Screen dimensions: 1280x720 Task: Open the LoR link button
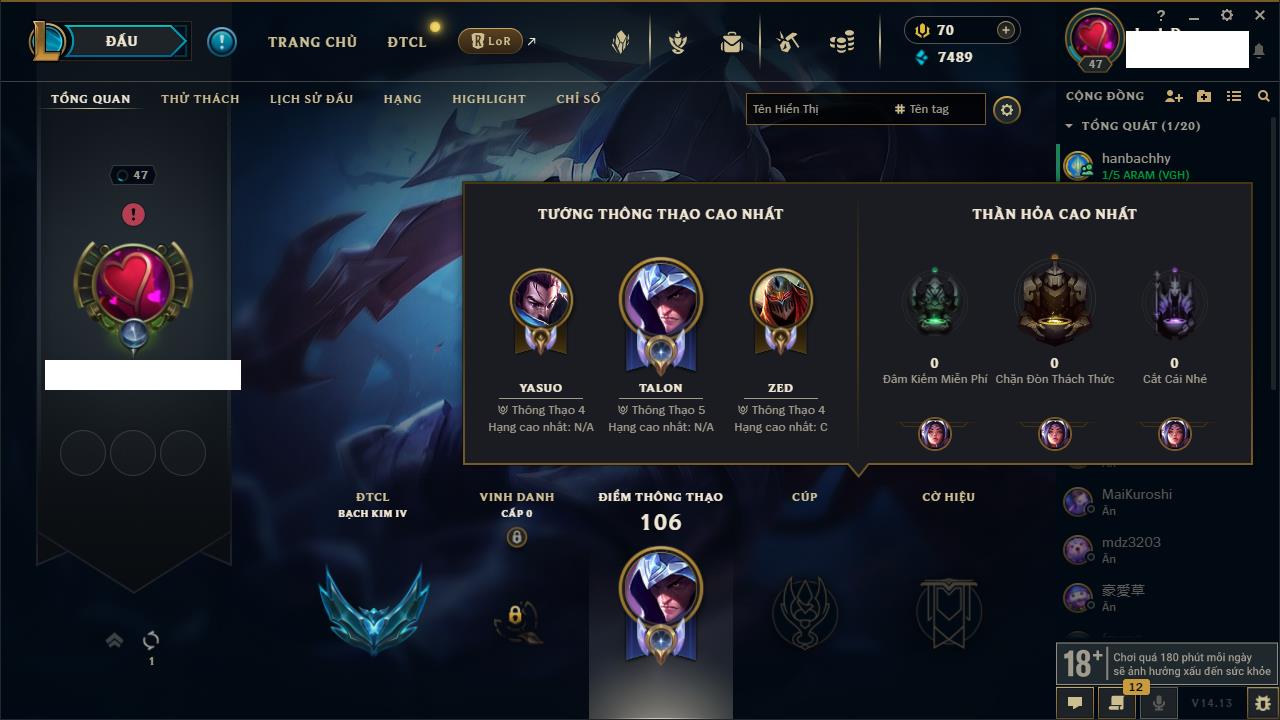[x=491, y=41]
